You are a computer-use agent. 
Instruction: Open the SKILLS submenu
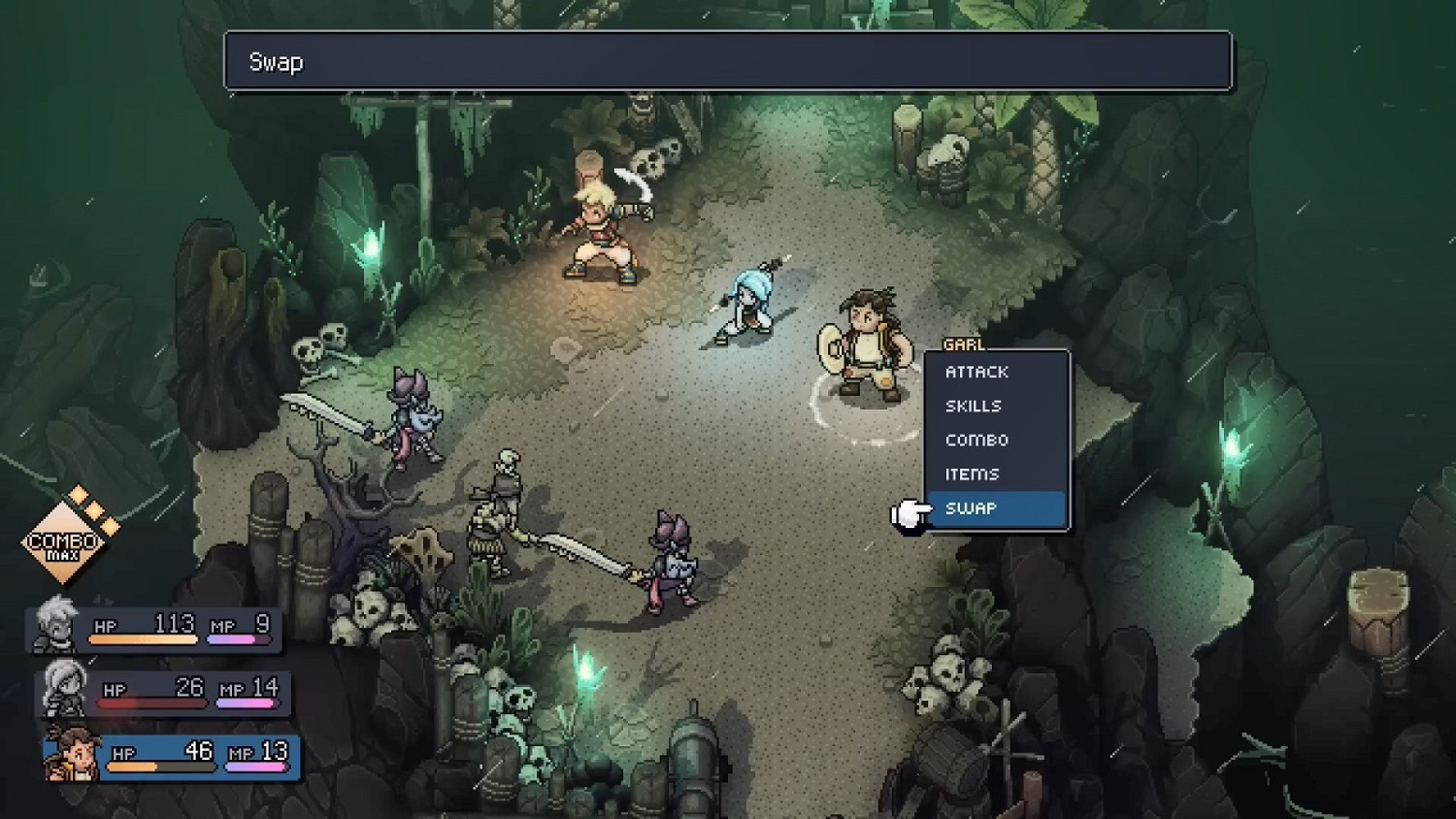[x=973, y=406]
